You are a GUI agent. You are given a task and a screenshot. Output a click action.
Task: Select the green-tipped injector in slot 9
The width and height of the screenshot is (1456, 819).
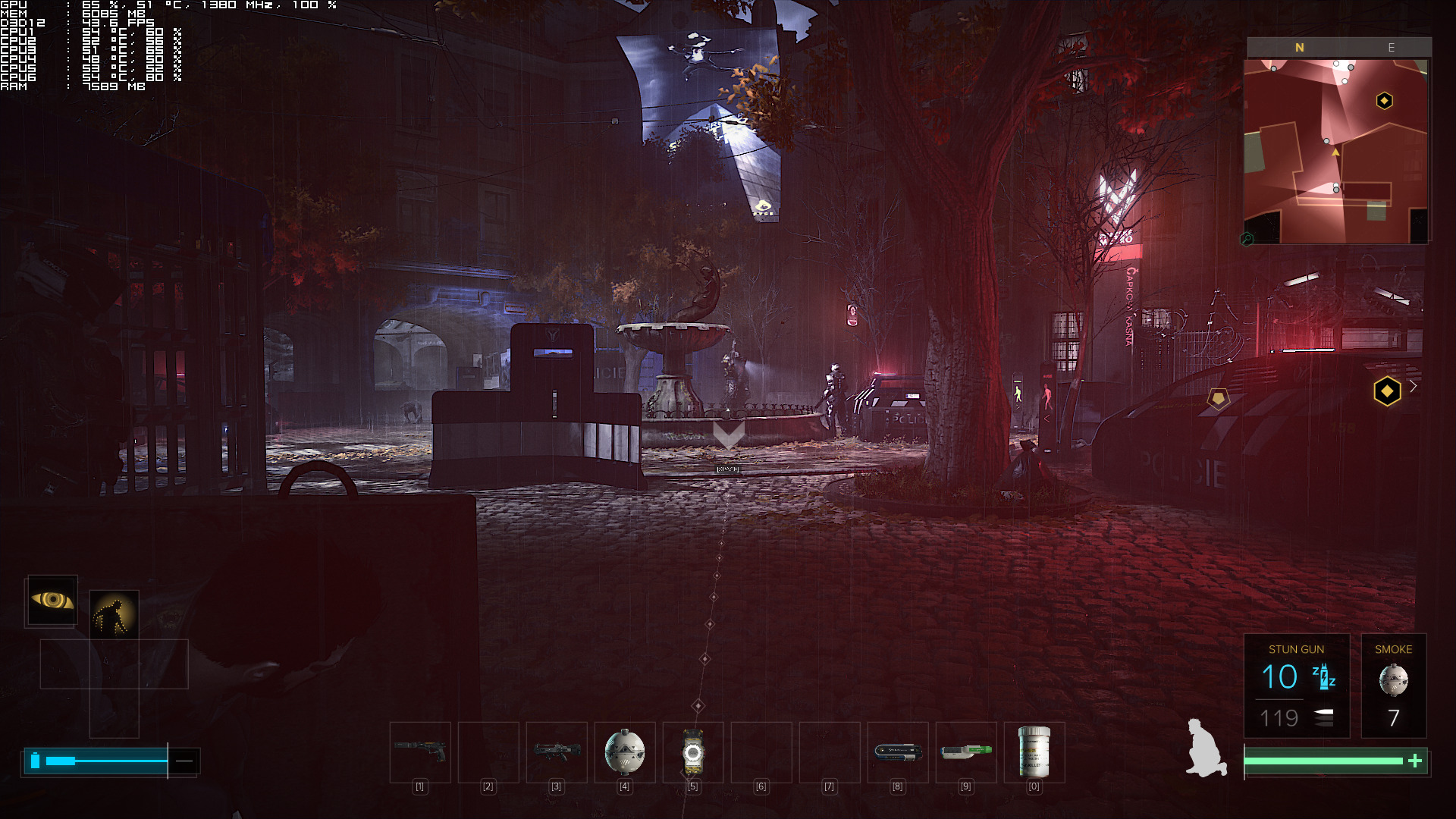(966, 752)
